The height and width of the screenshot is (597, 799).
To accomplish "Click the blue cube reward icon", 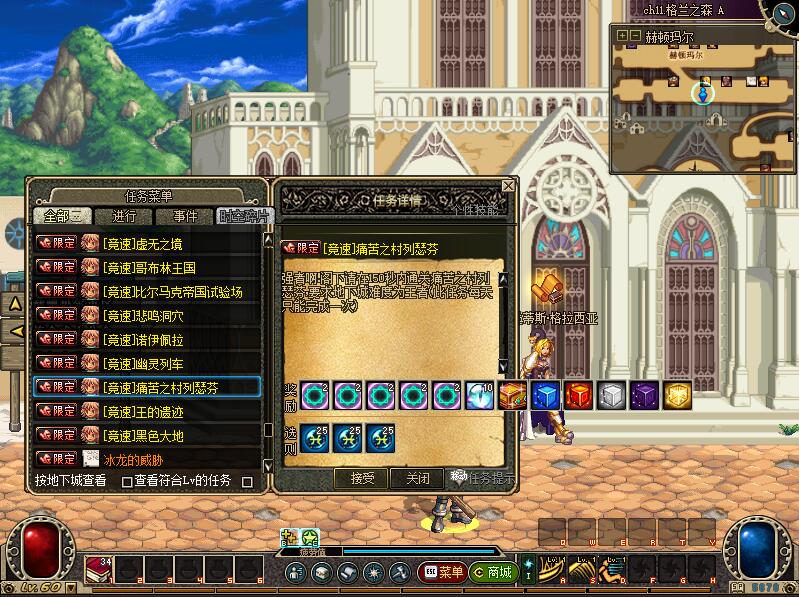I will (546, 395).
